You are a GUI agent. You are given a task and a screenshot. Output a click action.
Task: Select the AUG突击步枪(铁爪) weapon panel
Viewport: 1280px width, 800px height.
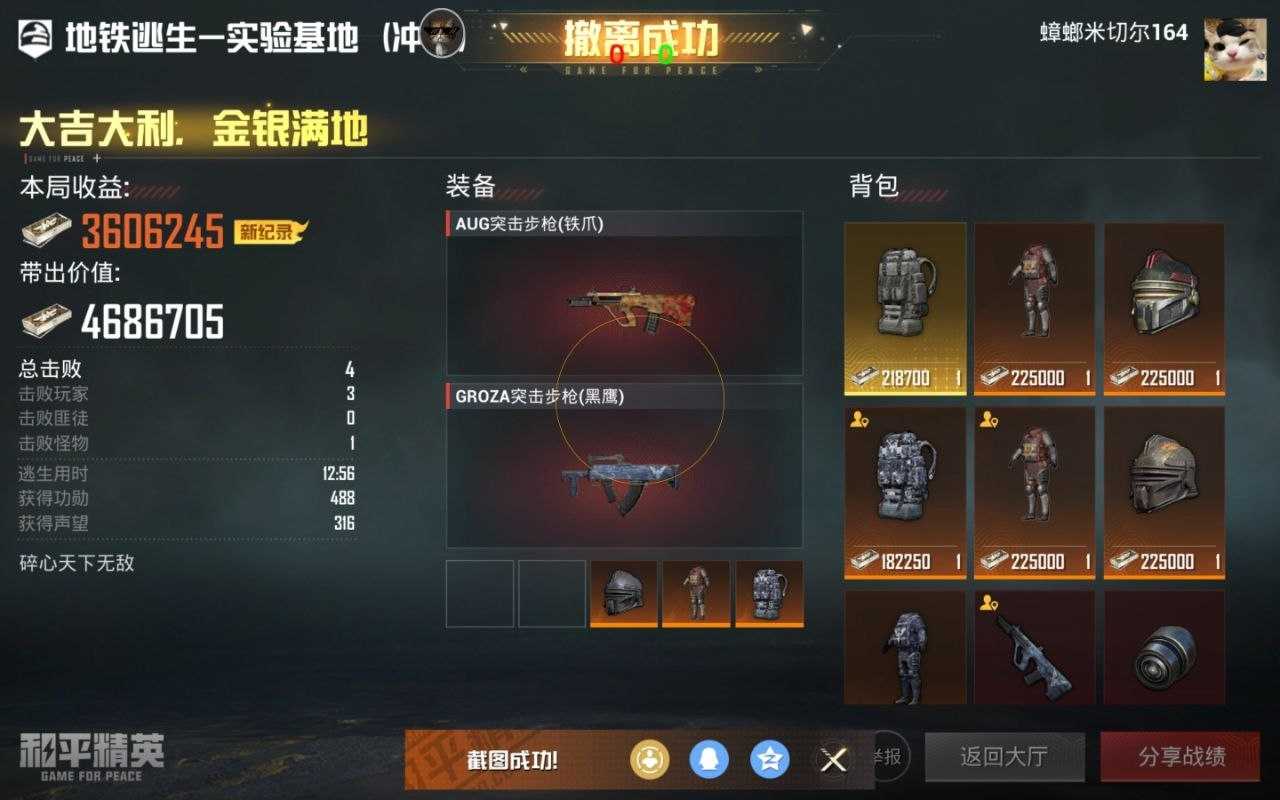(x=624, y=294)
